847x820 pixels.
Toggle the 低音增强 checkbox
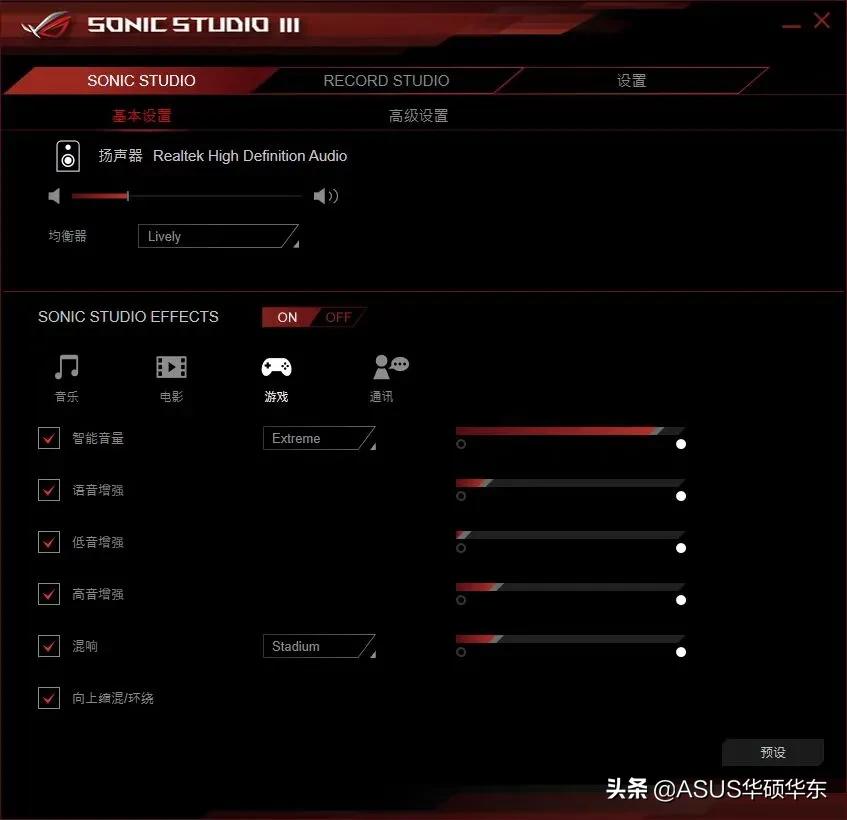pyautogui.click(x=49, y=542)
